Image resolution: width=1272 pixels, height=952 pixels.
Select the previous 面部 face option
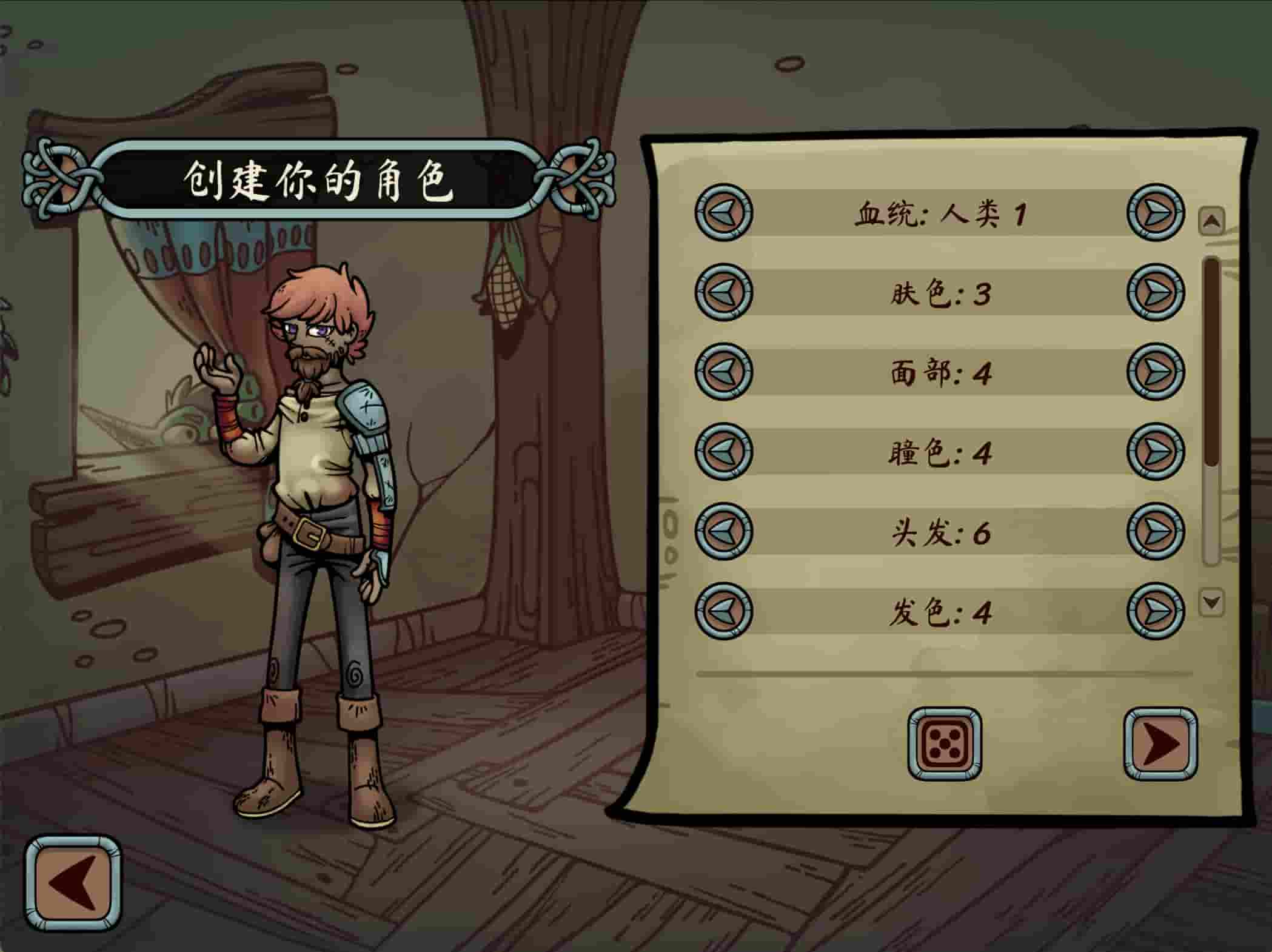pos(723,372)
